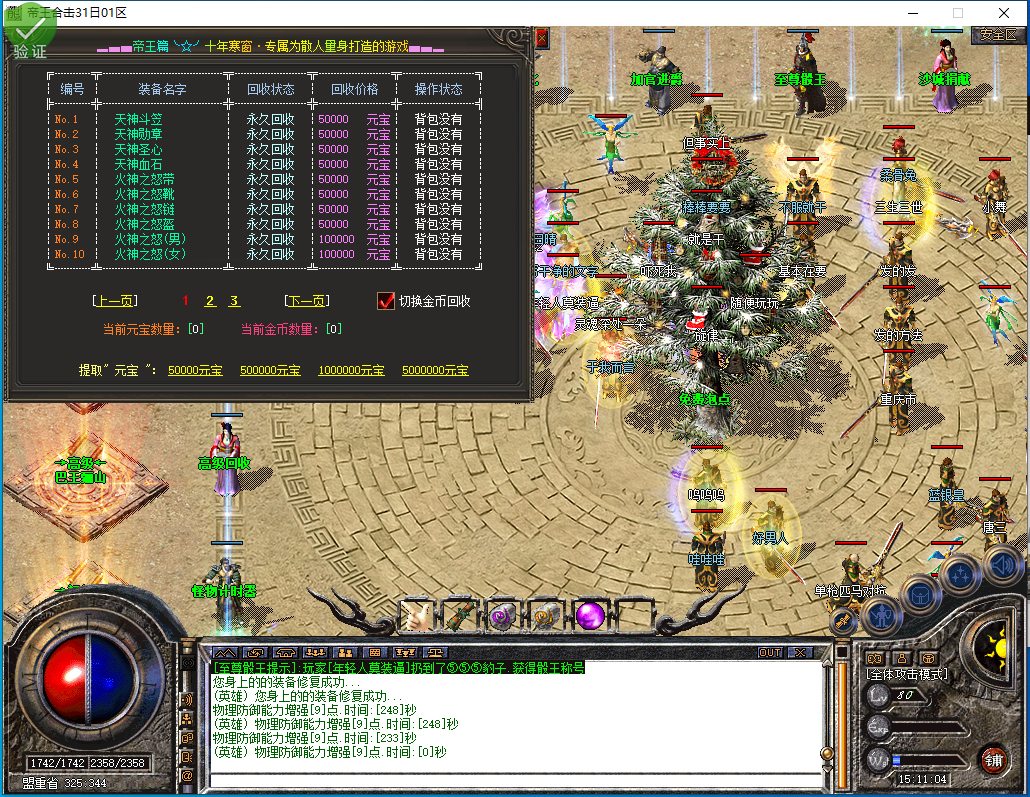
Task: Withdraw 5000000元宝
Action: pyautogui.click(x=435, y=370)
